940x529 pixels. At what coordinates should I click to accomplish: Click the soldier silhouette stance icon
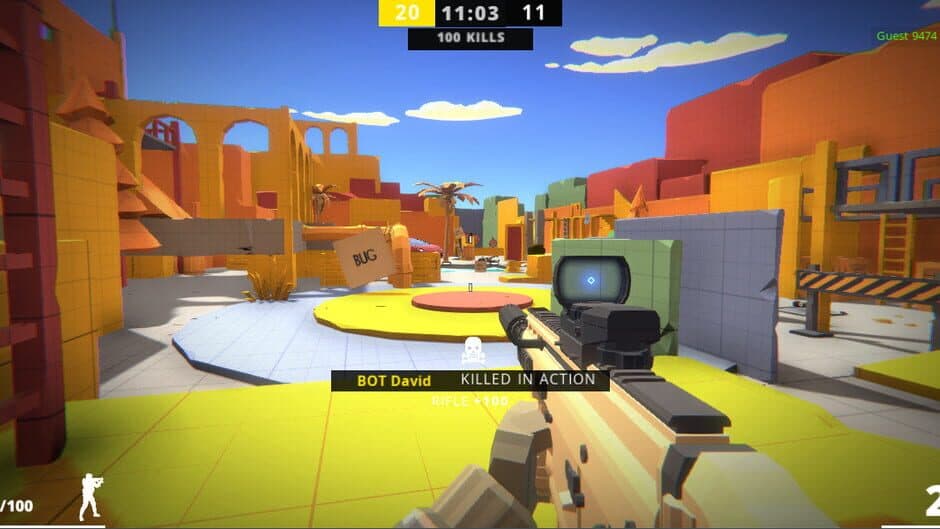90,496
